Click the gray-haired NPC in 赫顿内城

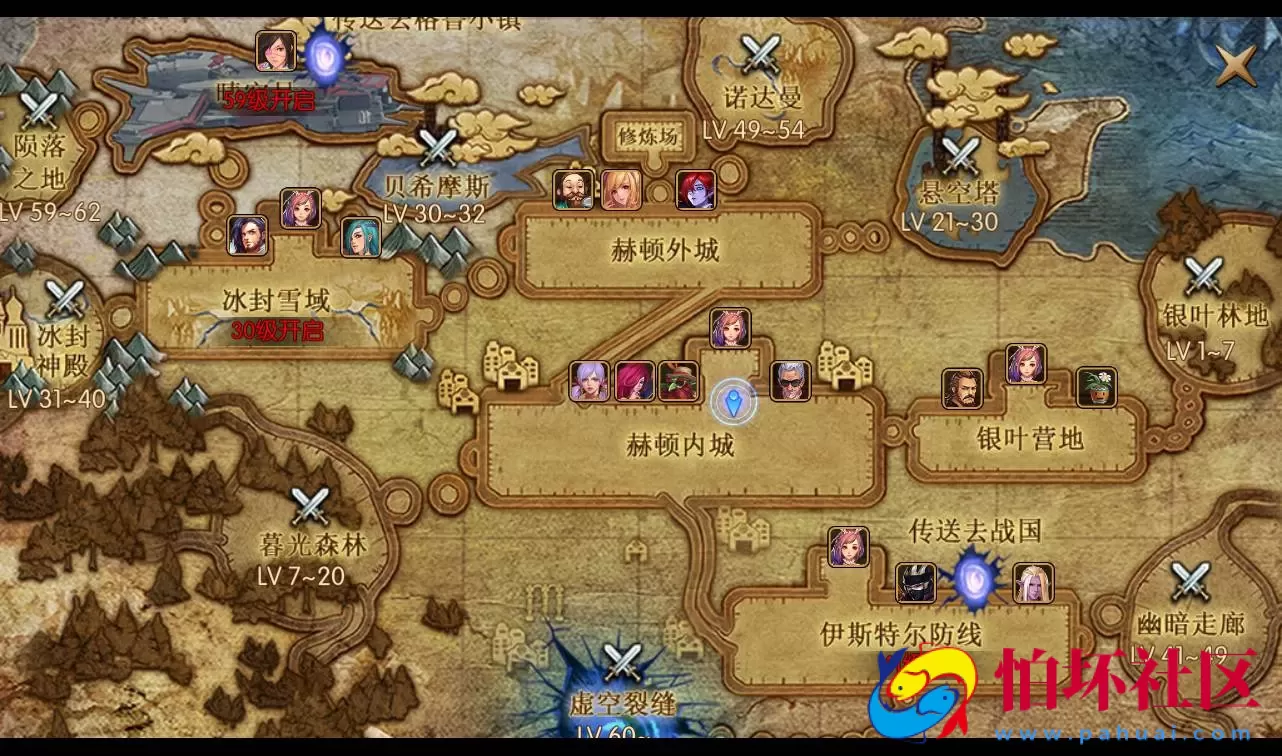click(790, 383)
